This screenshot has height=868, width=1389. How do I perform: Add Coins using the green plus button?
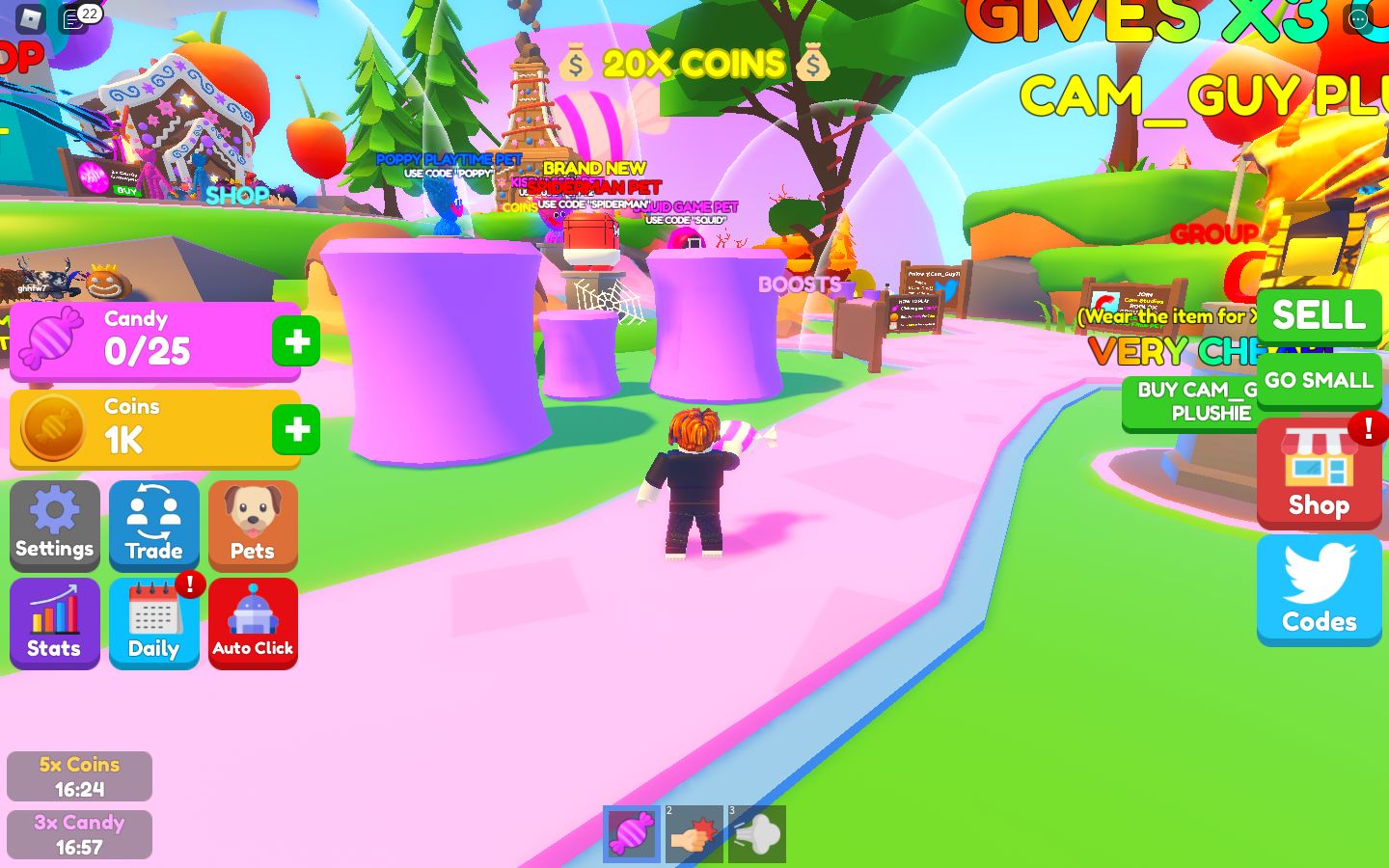point(295,430)
